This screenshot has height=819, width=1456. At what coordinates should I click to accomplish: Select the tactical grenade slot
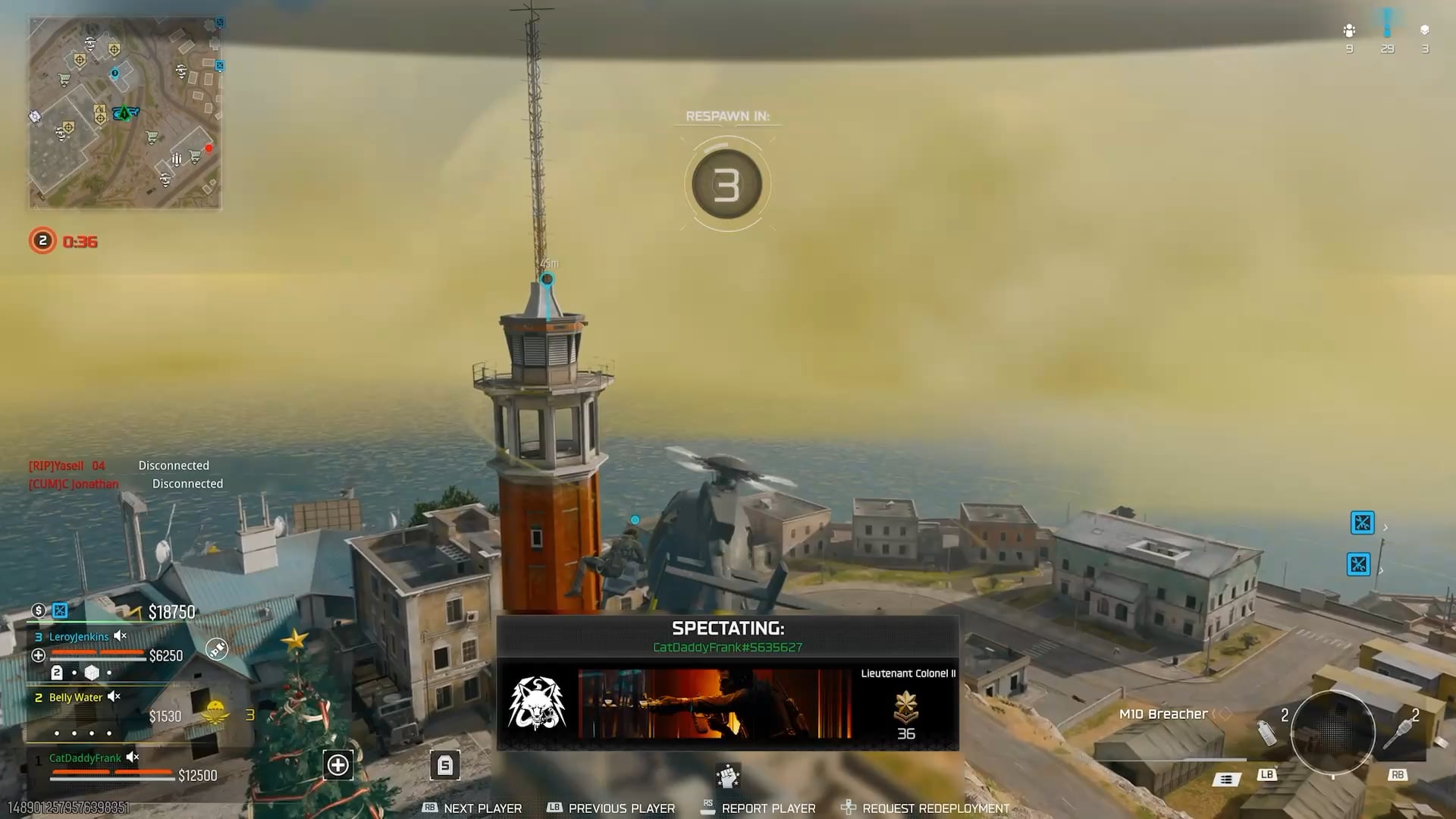point(1266,732)
